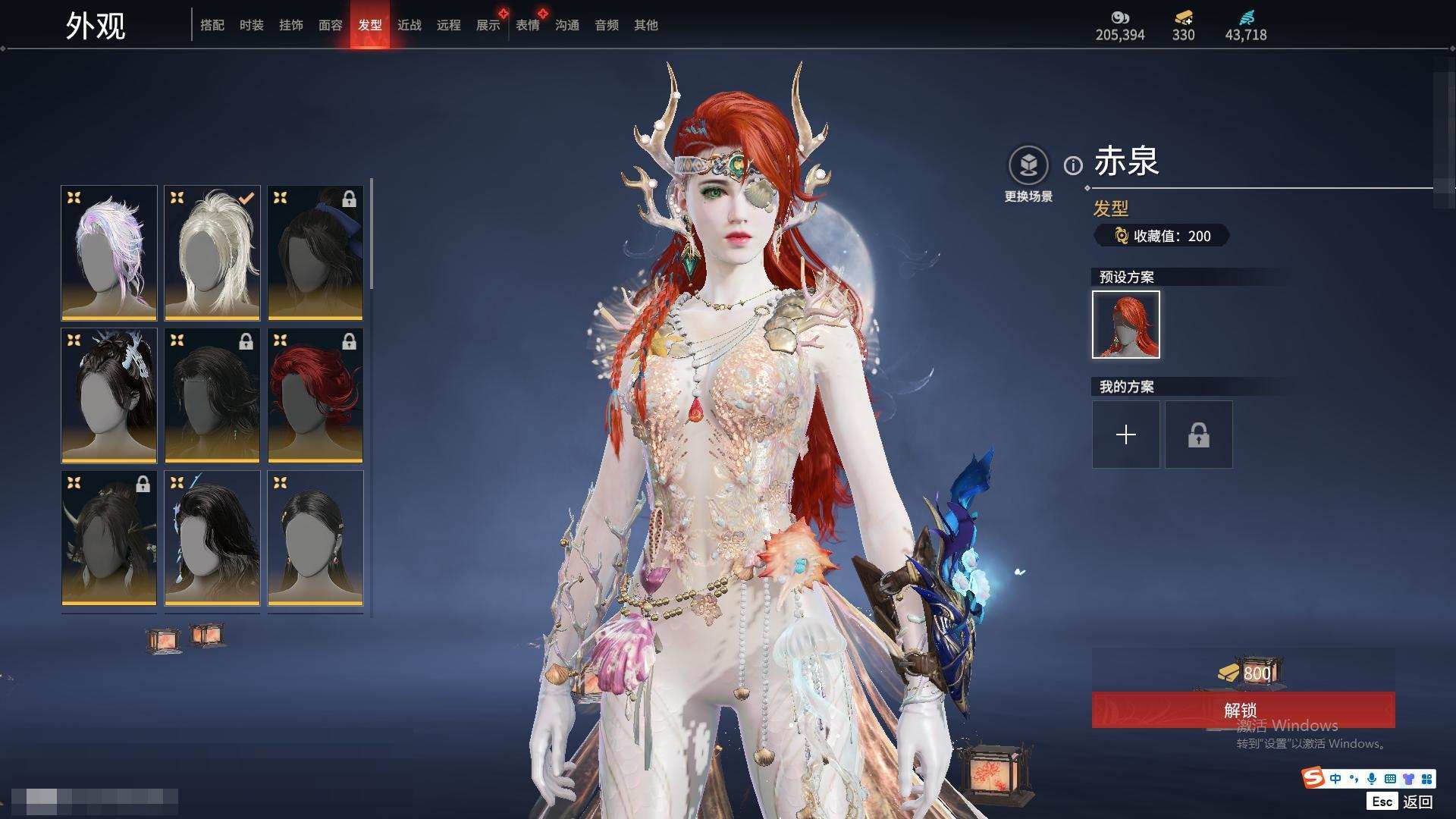This screenshot has width=1456, height=819.
Task: Go to the 面容 face tab
Action: click(331, 25)
